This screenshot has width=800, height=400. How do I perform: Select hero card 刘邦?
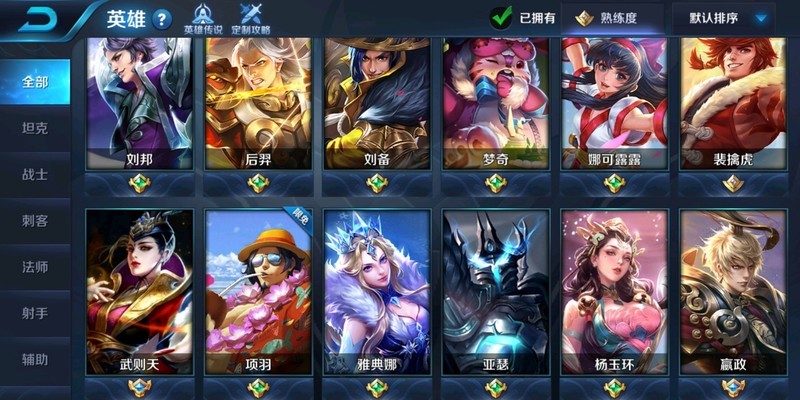[139, 105]
